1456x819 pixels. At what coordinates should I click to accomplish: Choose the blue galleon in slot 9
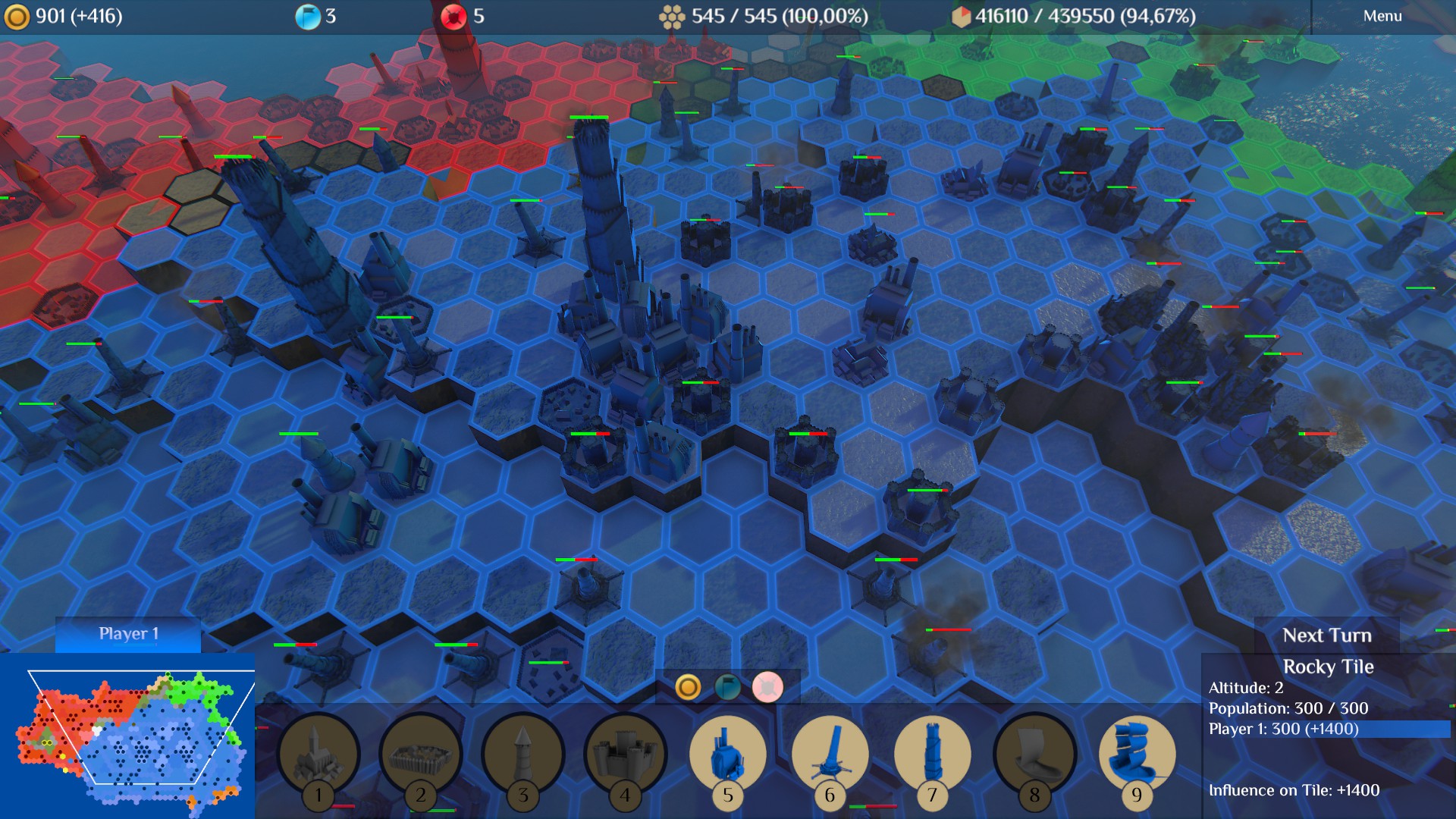click(1136, 755)
